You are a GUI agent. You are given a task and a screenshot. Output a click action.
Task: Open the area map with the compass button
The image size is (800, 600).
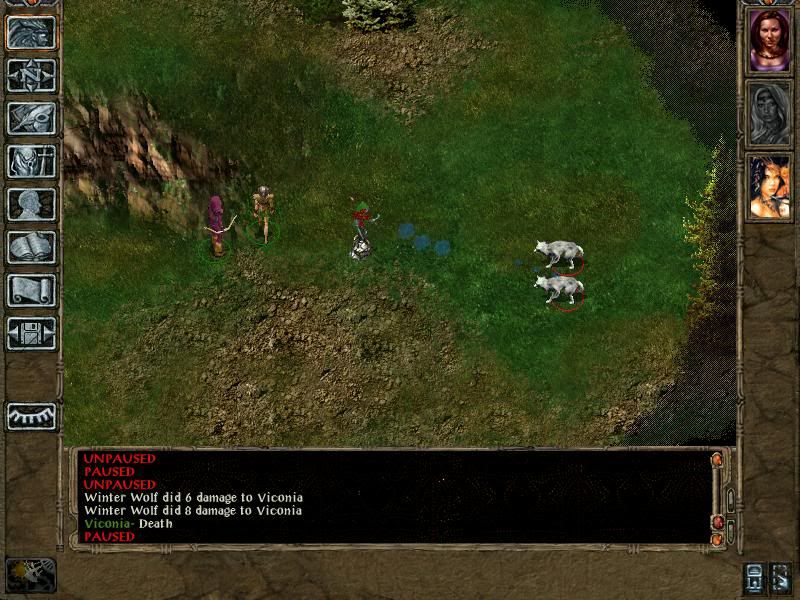(31, 75)
